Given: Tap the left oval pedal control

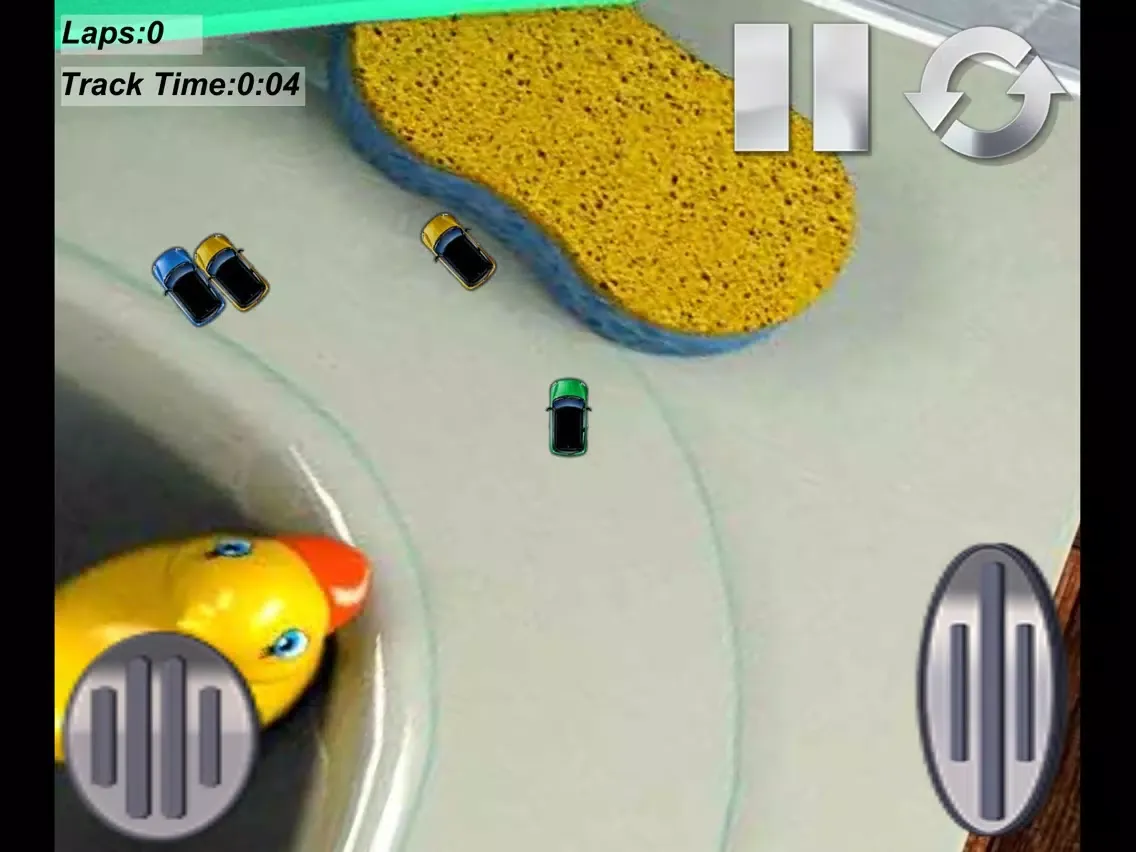Looking at the screenshot, I should click(159, 735).
